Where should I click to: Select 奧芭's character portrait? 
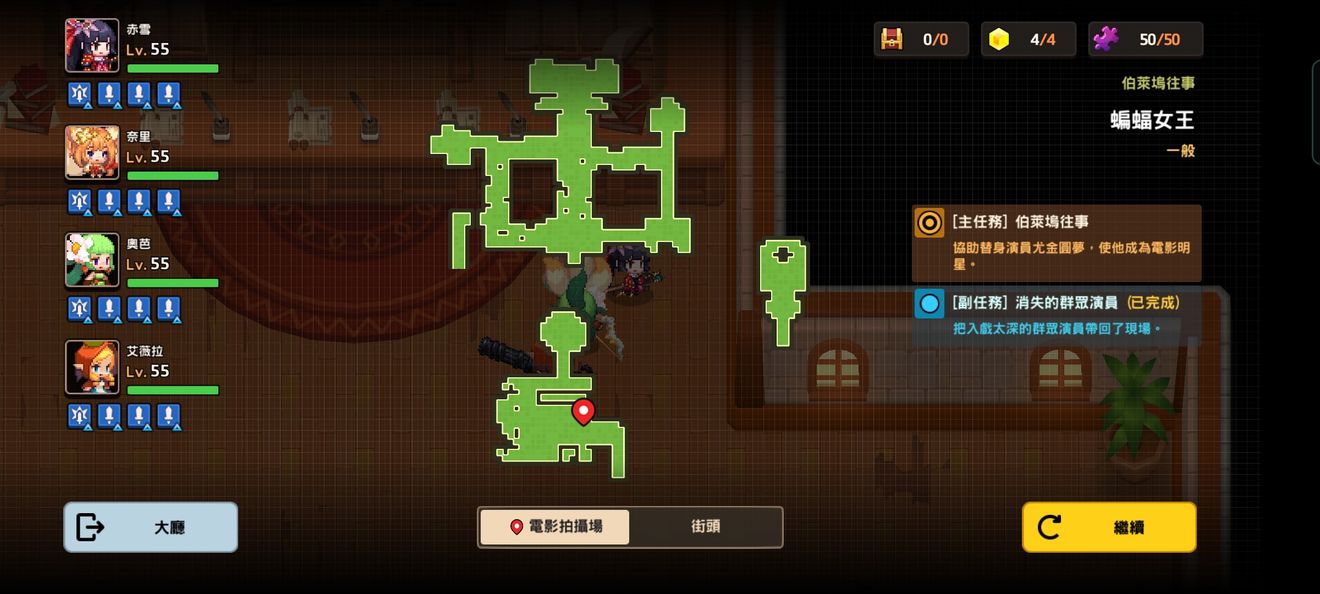(92, 260)
